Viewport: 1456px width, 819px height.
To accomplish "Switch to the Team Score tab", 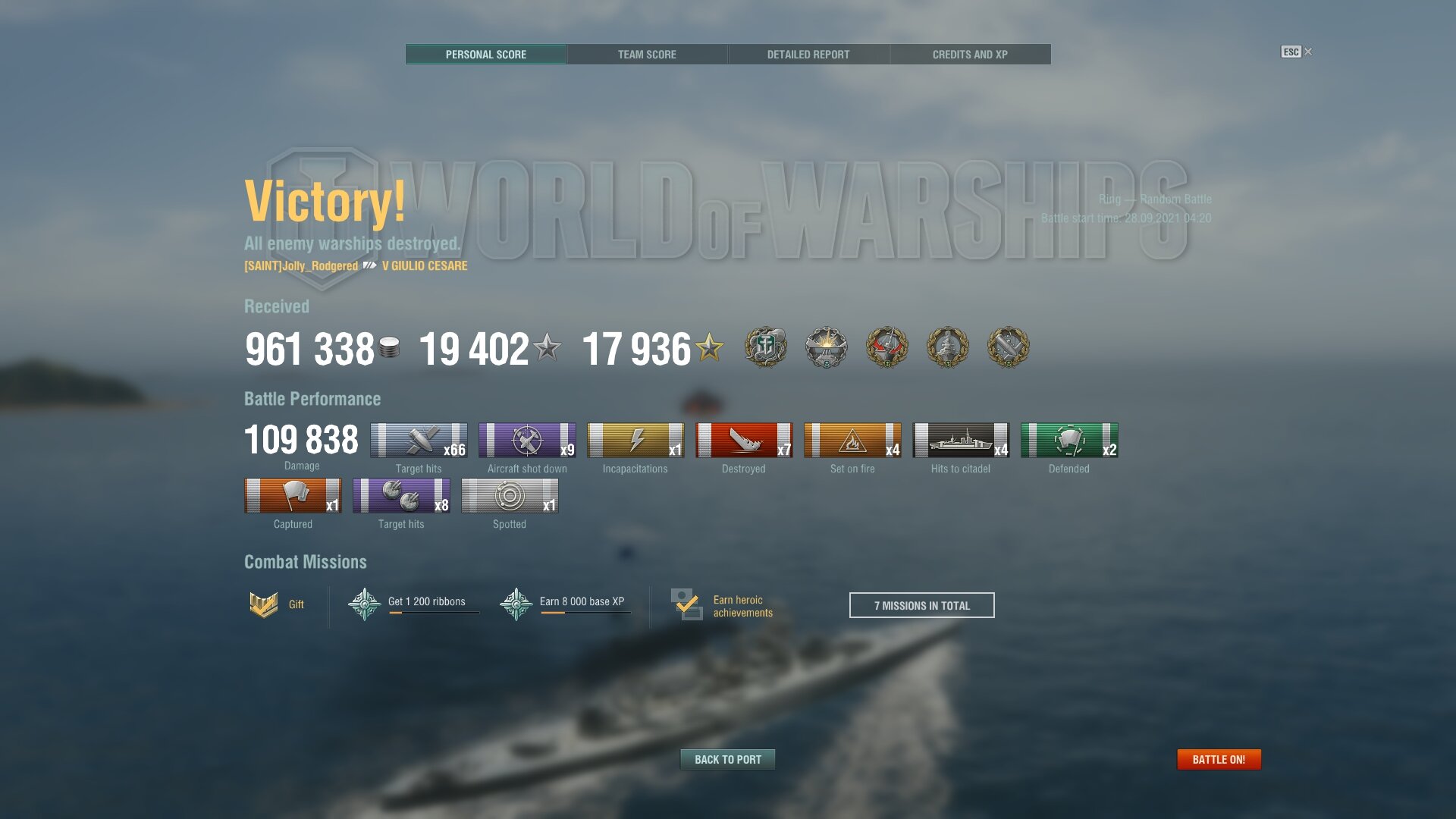I will [647, 55].
